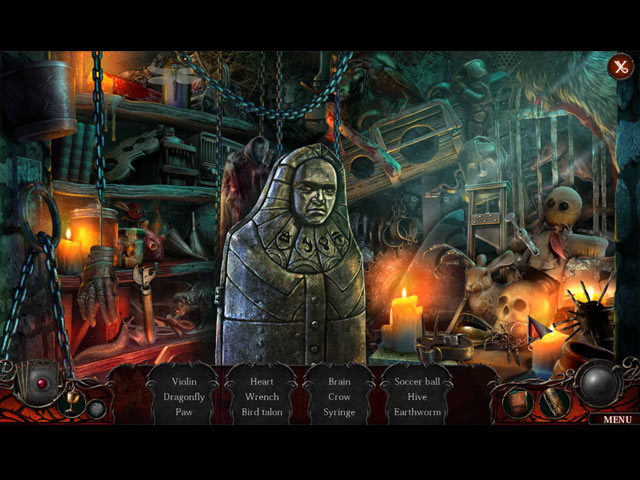This screenshot has width=640, height=480.
Task: Choose Earthworm from the list
Action: [x=417, y=411]
